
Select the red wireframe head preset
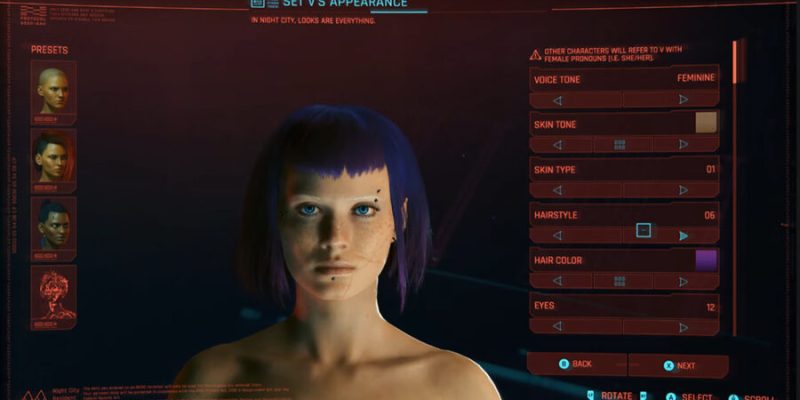[53, 295]
